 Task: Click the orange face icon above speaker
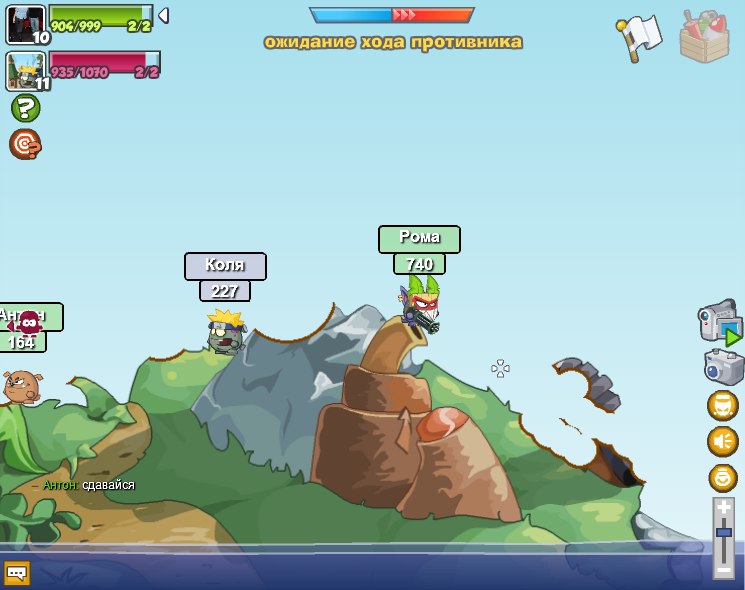[x=722, y=405]
